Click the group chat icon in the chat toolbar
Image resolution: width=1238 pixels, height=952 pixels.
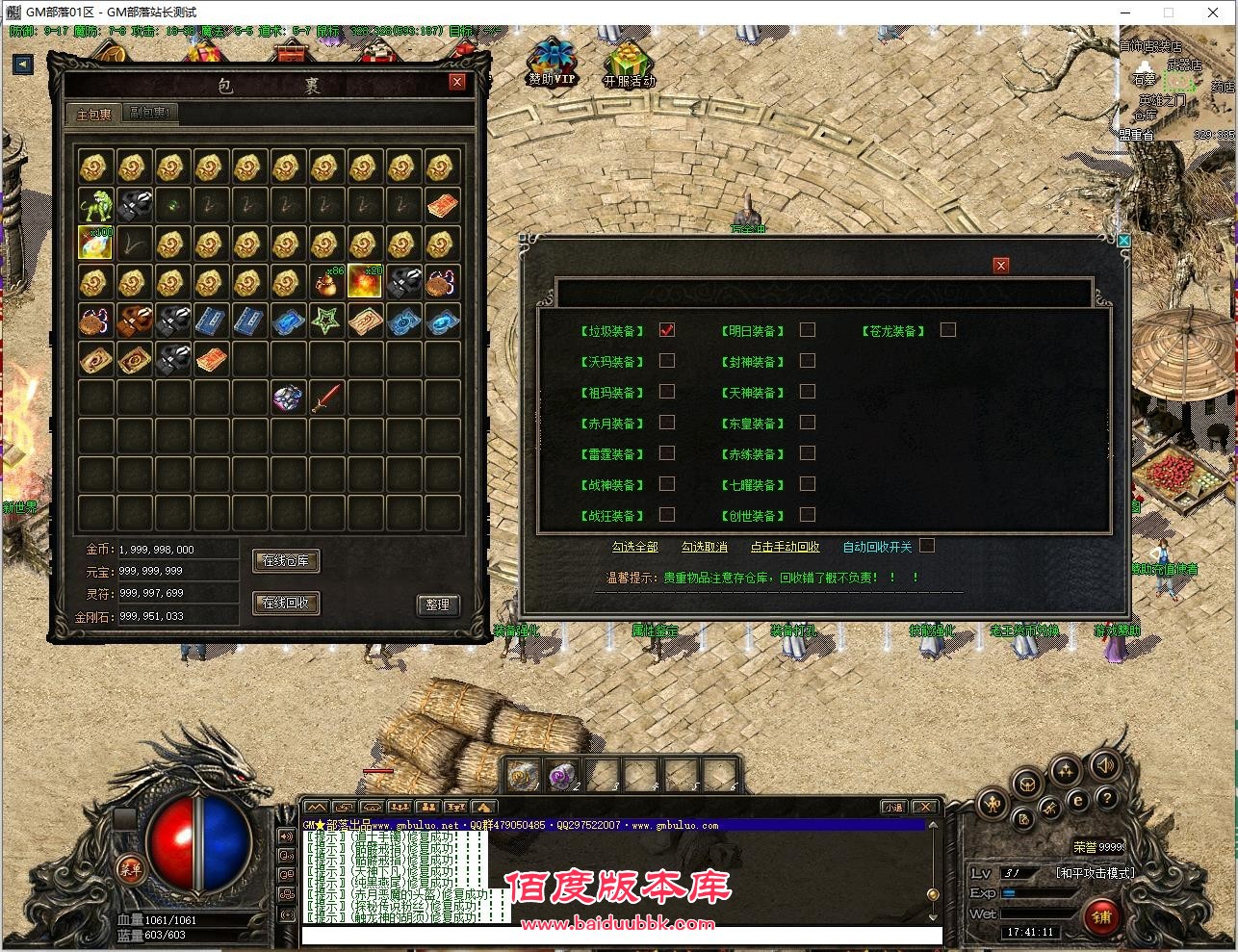(428, 808)
